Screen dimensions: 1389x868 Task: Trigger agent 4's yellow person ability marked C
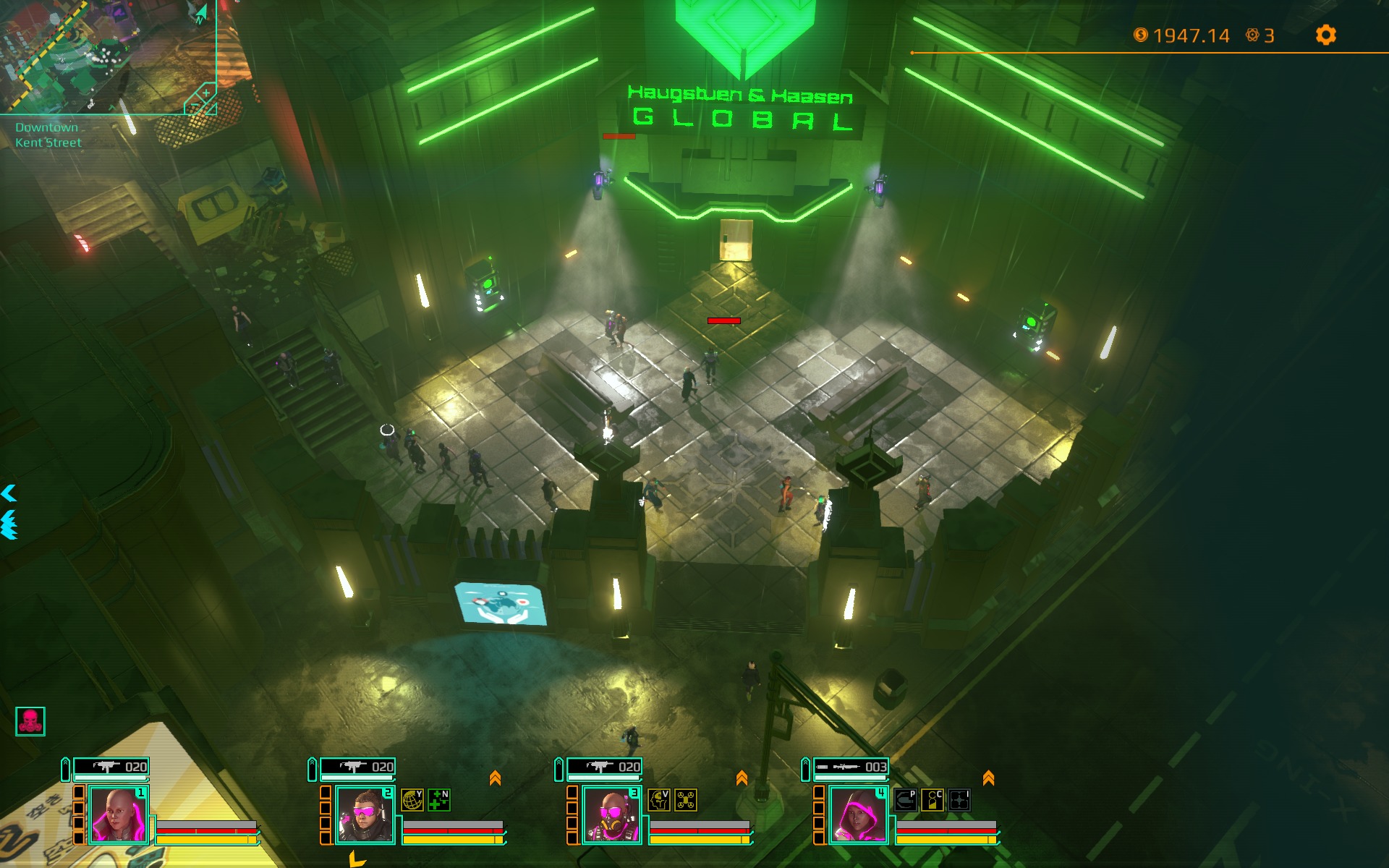point(933,800)
